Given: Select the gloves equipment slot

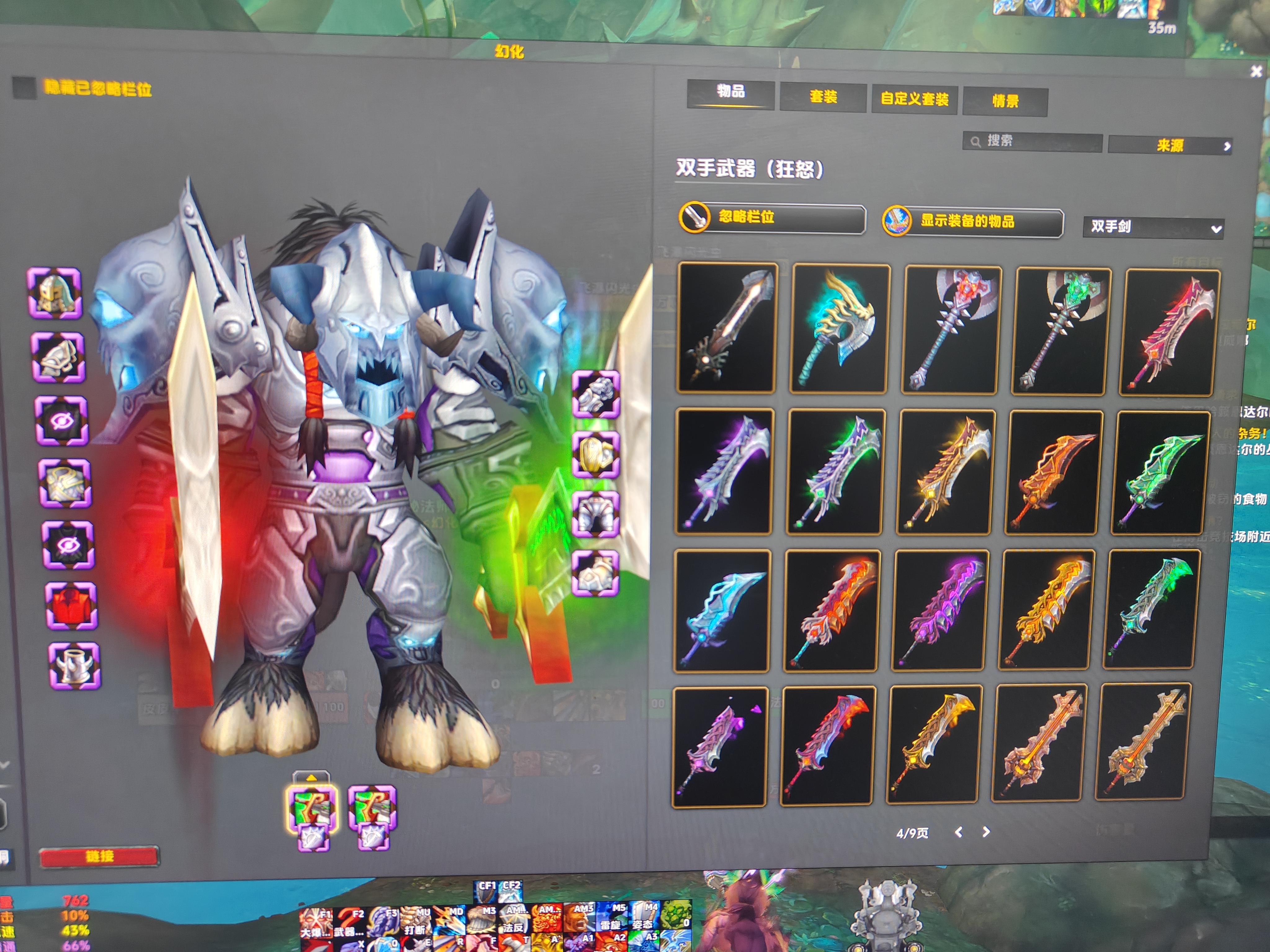Looking at the screenshot, I should [x=595, y=394].
